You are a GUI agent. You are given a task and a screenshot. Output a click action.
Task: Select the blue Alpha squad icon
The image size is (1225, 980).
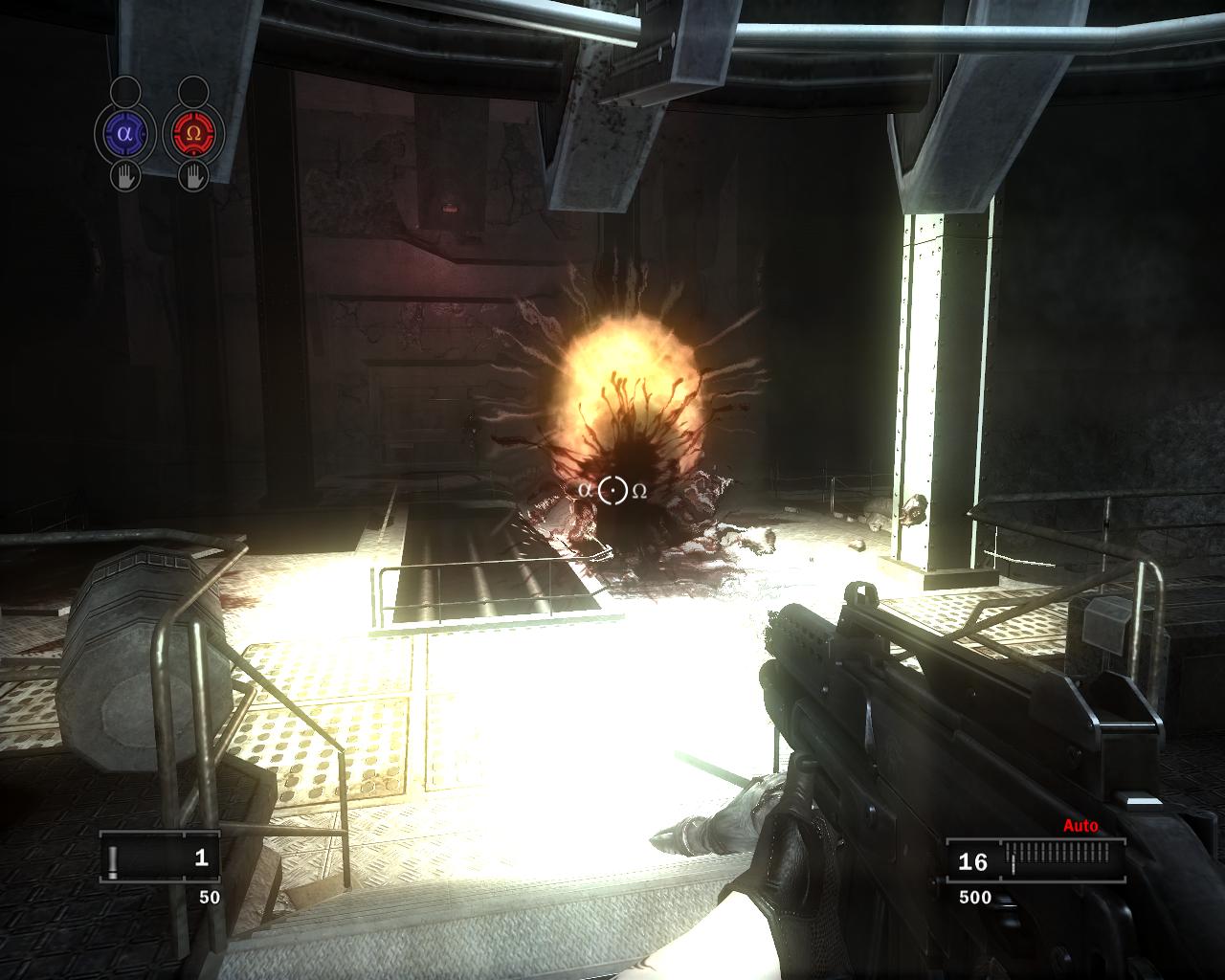124,134
